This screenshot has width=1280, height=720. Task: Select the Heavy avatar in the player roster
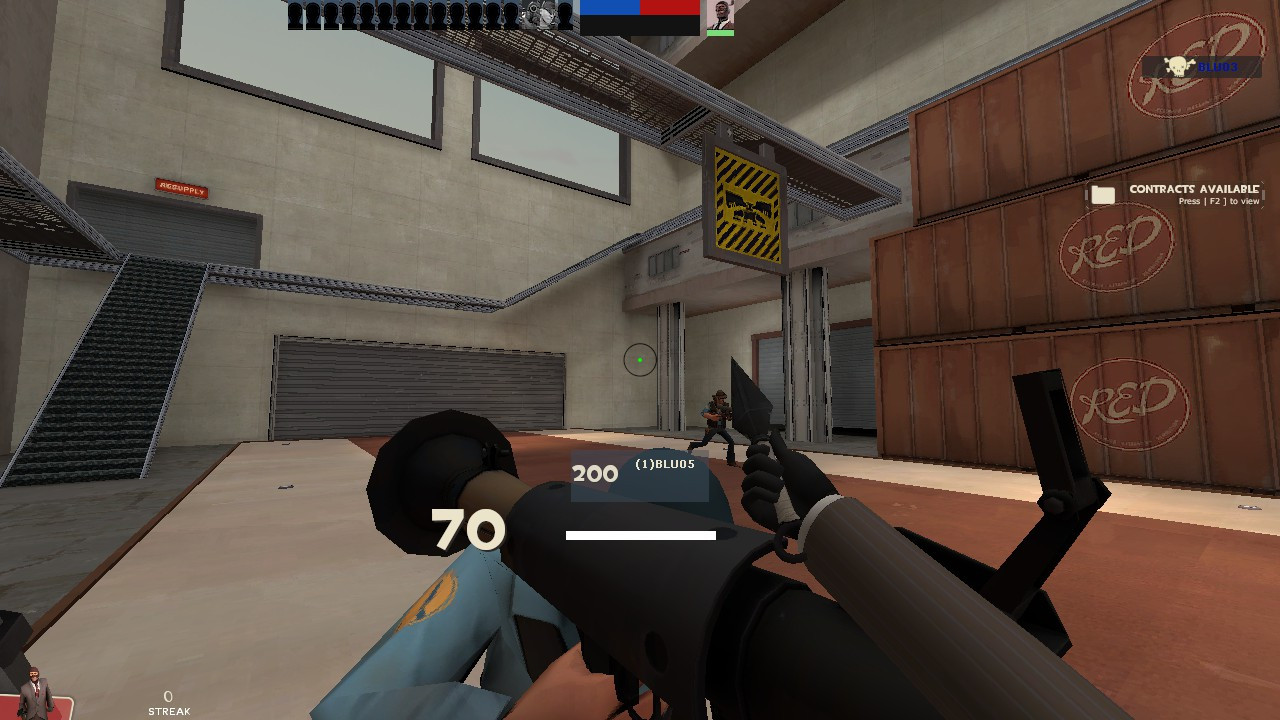coord(540,17)
